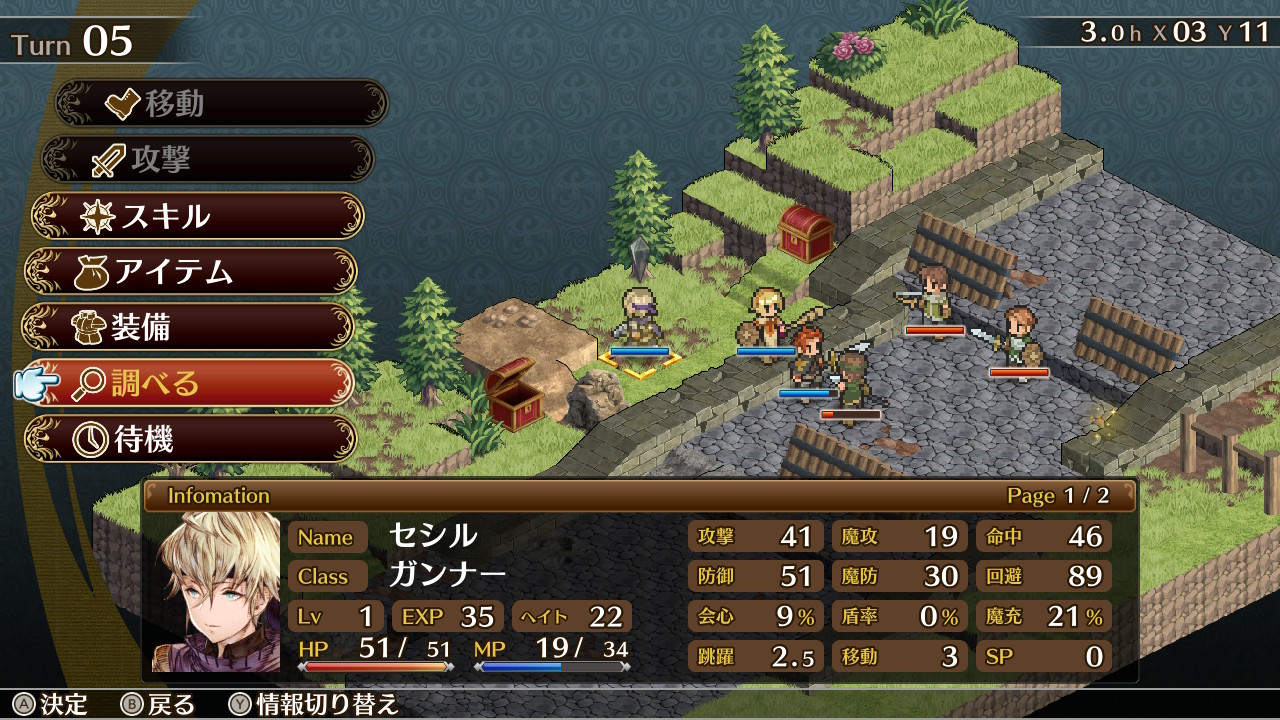Select the unit with the yellow tile cursor
This screenshot has height=720, width=1280.
[639, 322]
